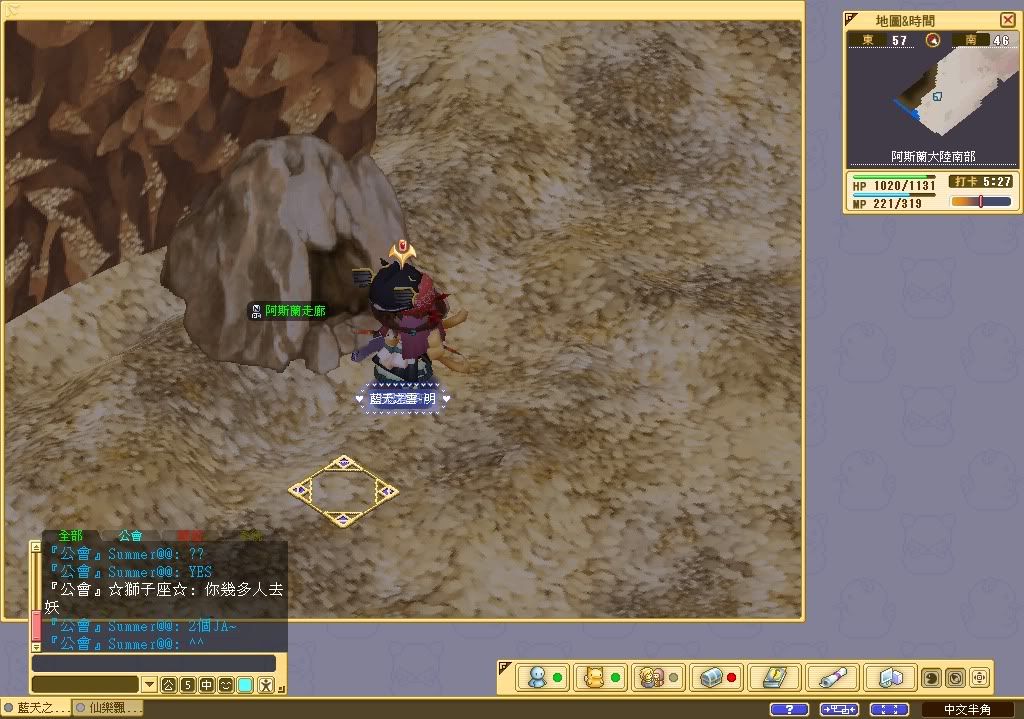Switch to the 仙樂飄 window tab

[x=108, y=708]
